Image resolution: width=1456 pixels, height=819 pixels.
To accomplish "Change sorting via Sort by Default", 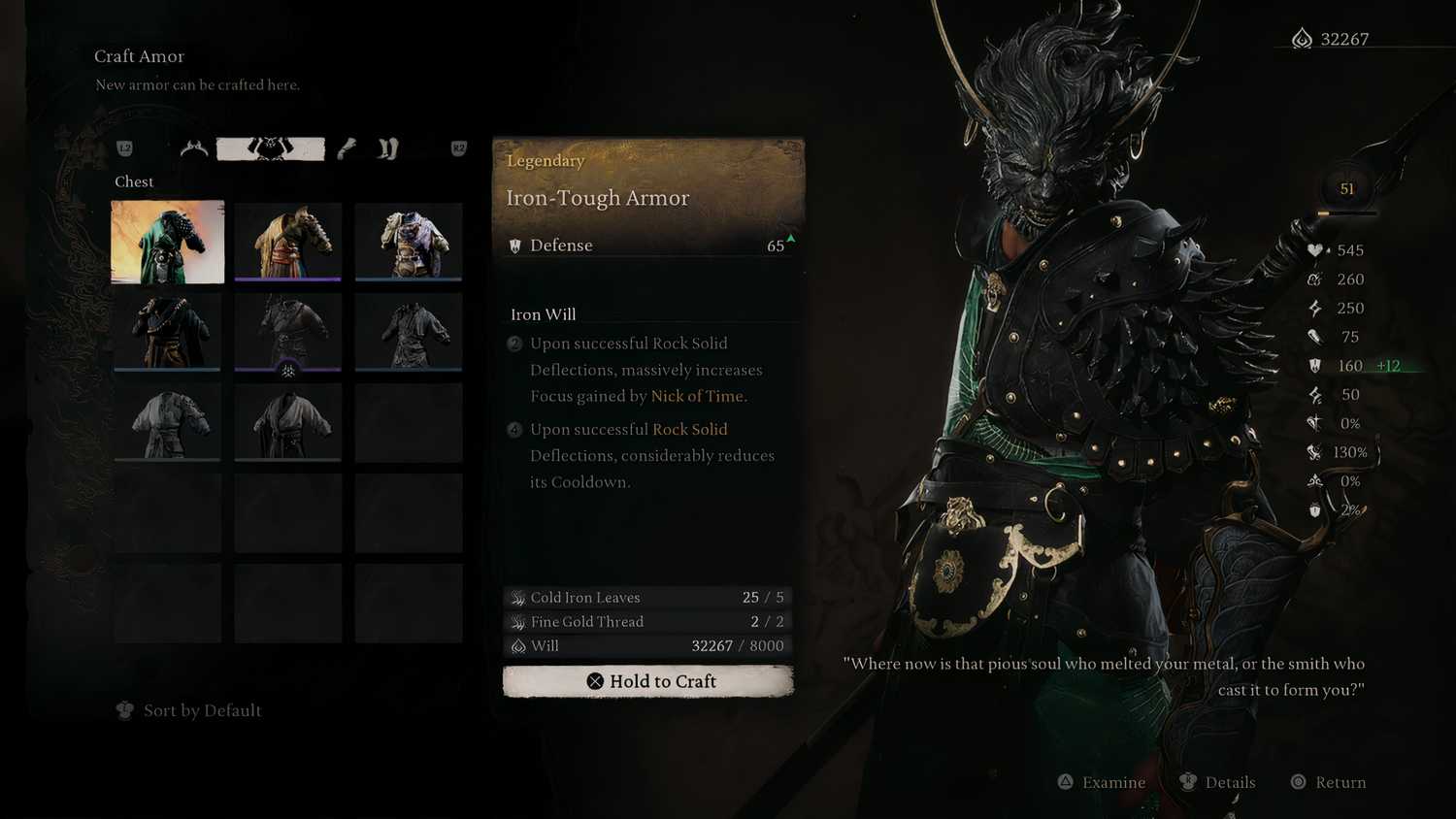I will 190,710.
